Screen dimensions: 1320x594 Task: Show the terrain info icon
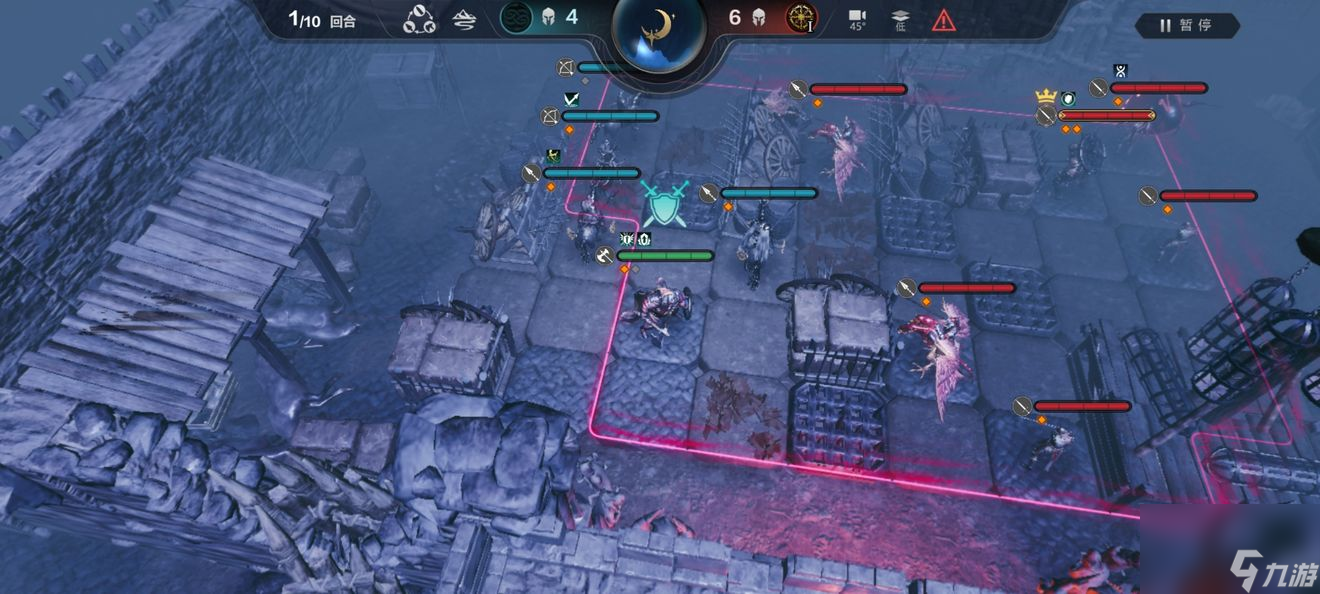464,19
